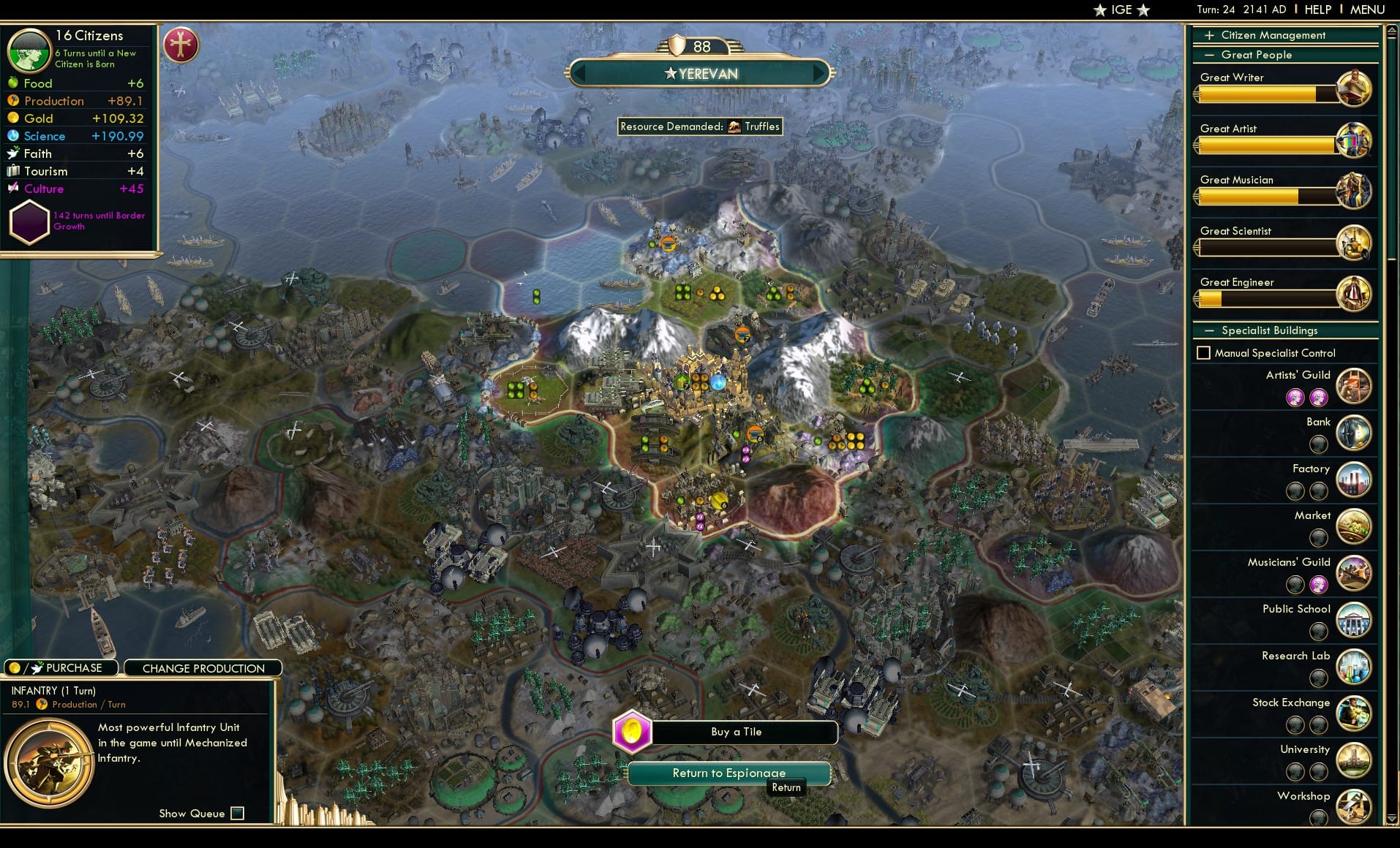This screenshot has height=848, width=1400.
Task: Remove a specialist from the Artists' Guild slot
Action: pyautogui.click(x=1296, y=397)
